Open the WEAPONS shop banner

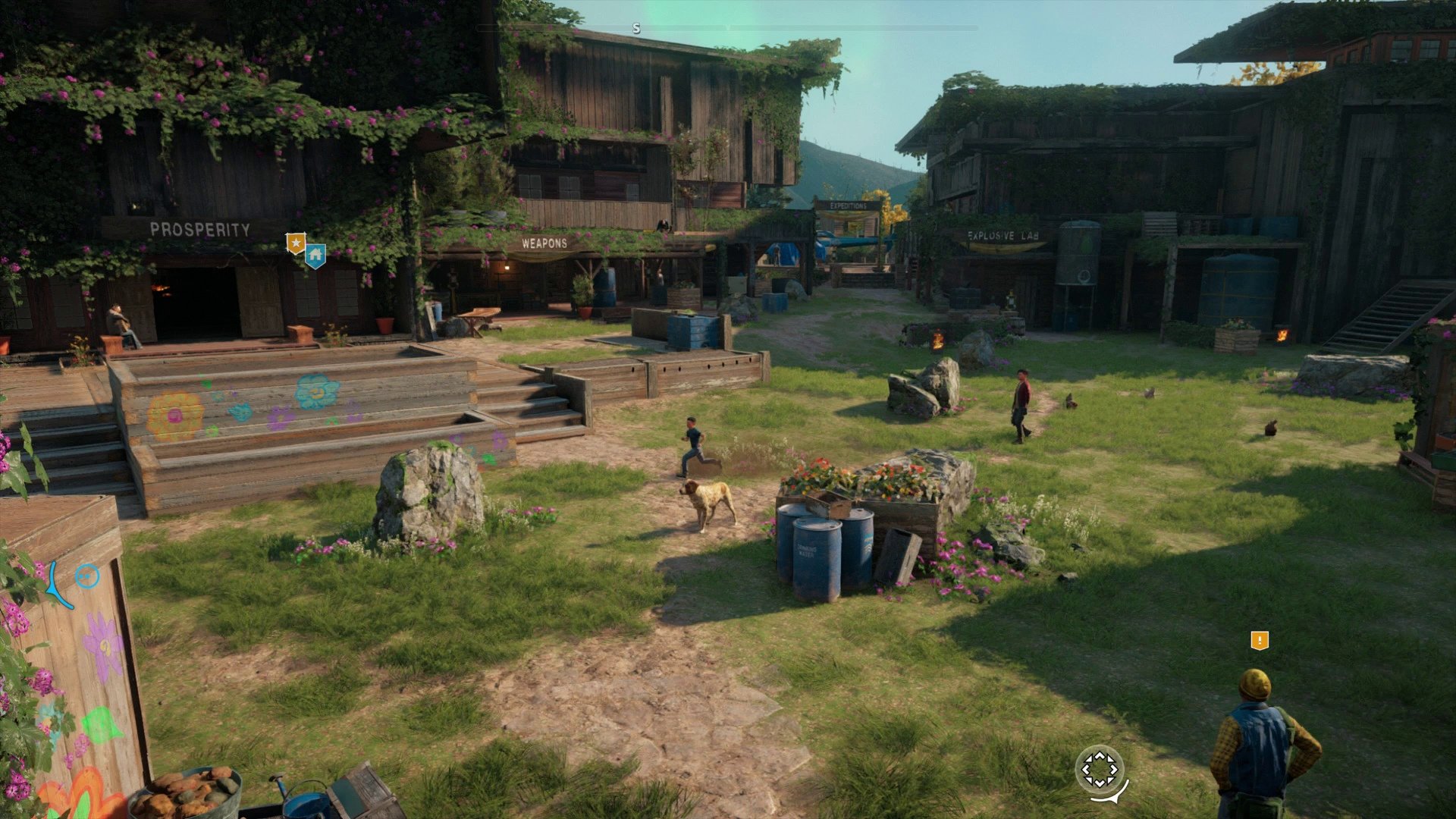pos(544,243)
